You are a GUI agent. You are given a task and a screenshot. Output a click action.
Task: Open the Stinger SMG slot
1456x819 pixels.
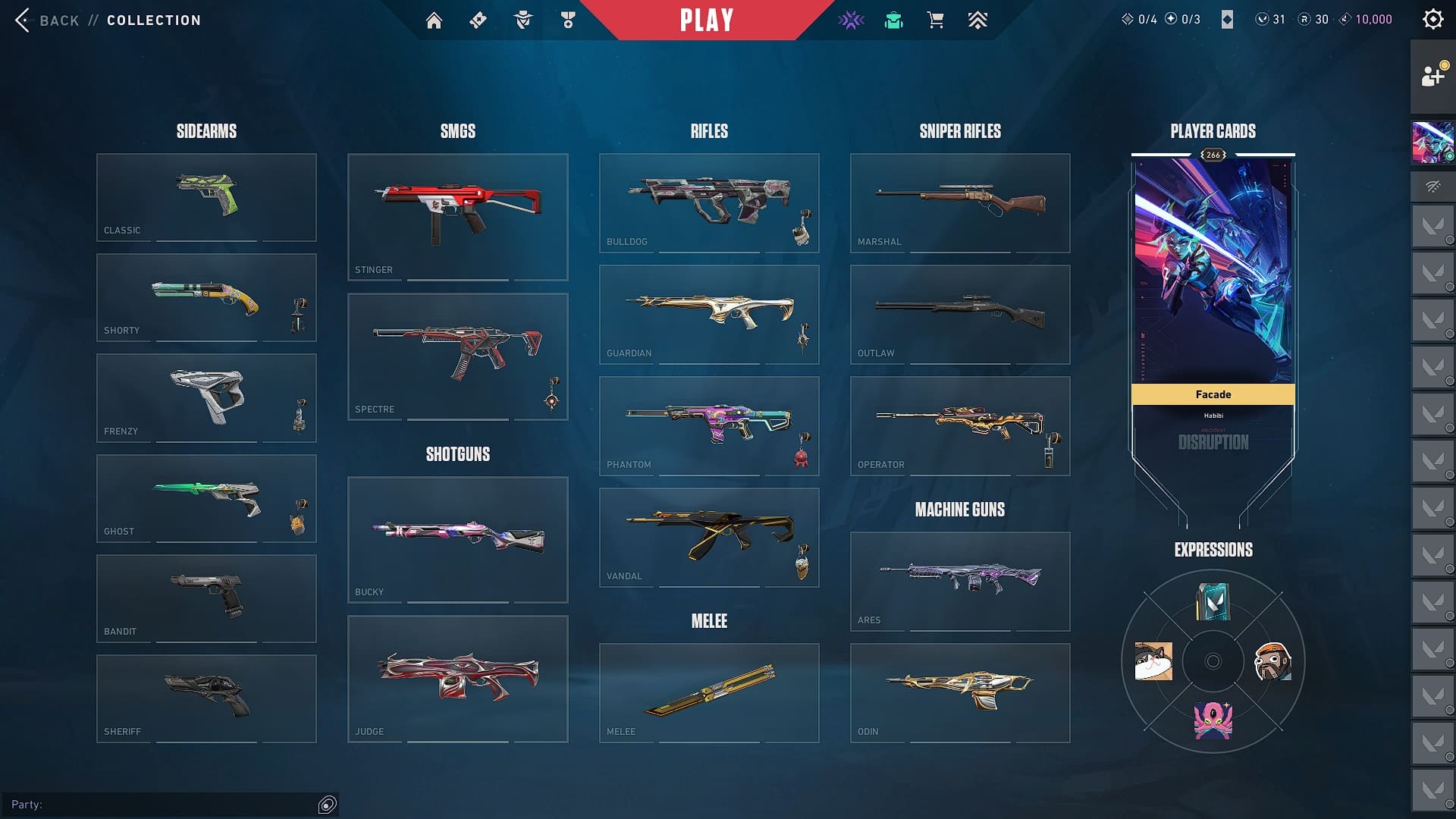(457, 217)
